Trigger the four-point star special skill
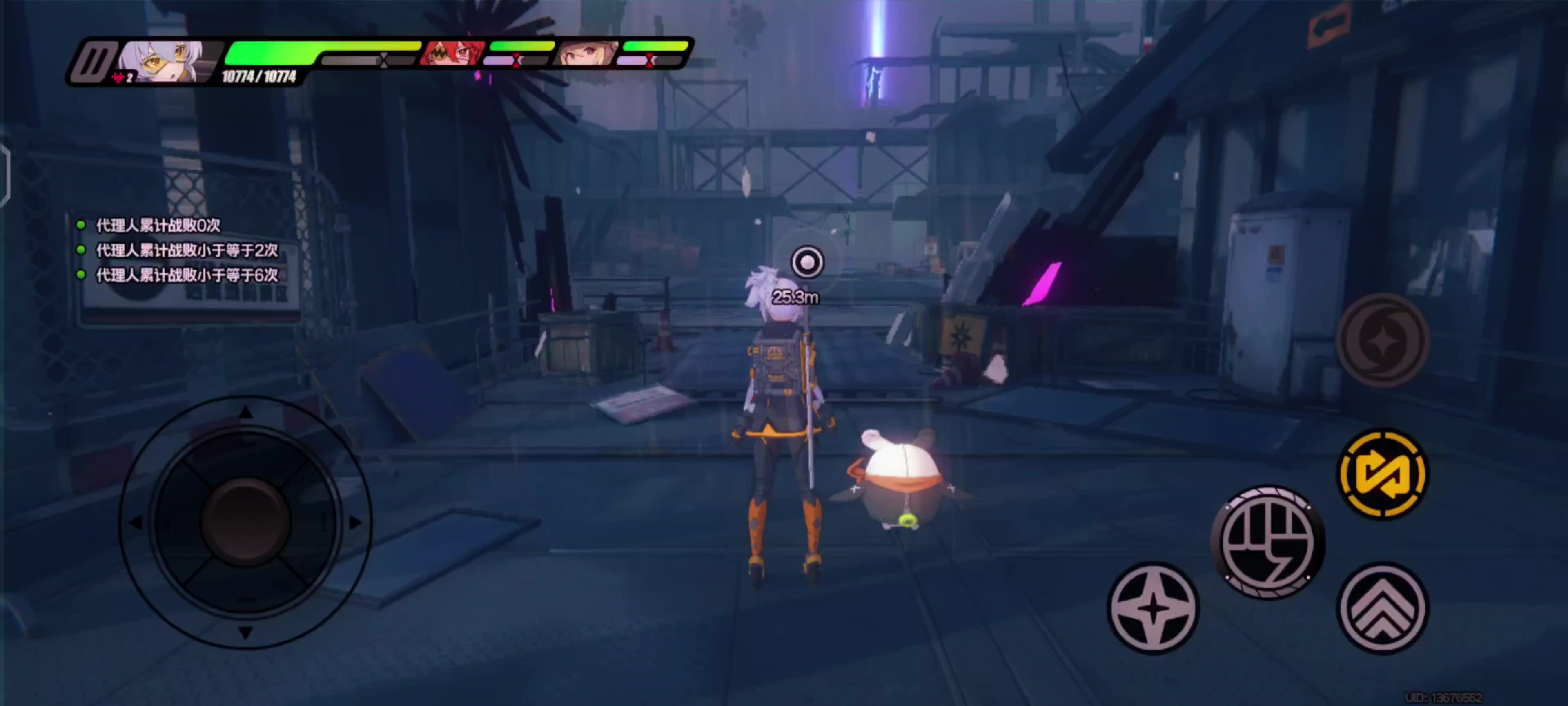The width and height of the screenshot is (1568, 706). pos(1153,607)
